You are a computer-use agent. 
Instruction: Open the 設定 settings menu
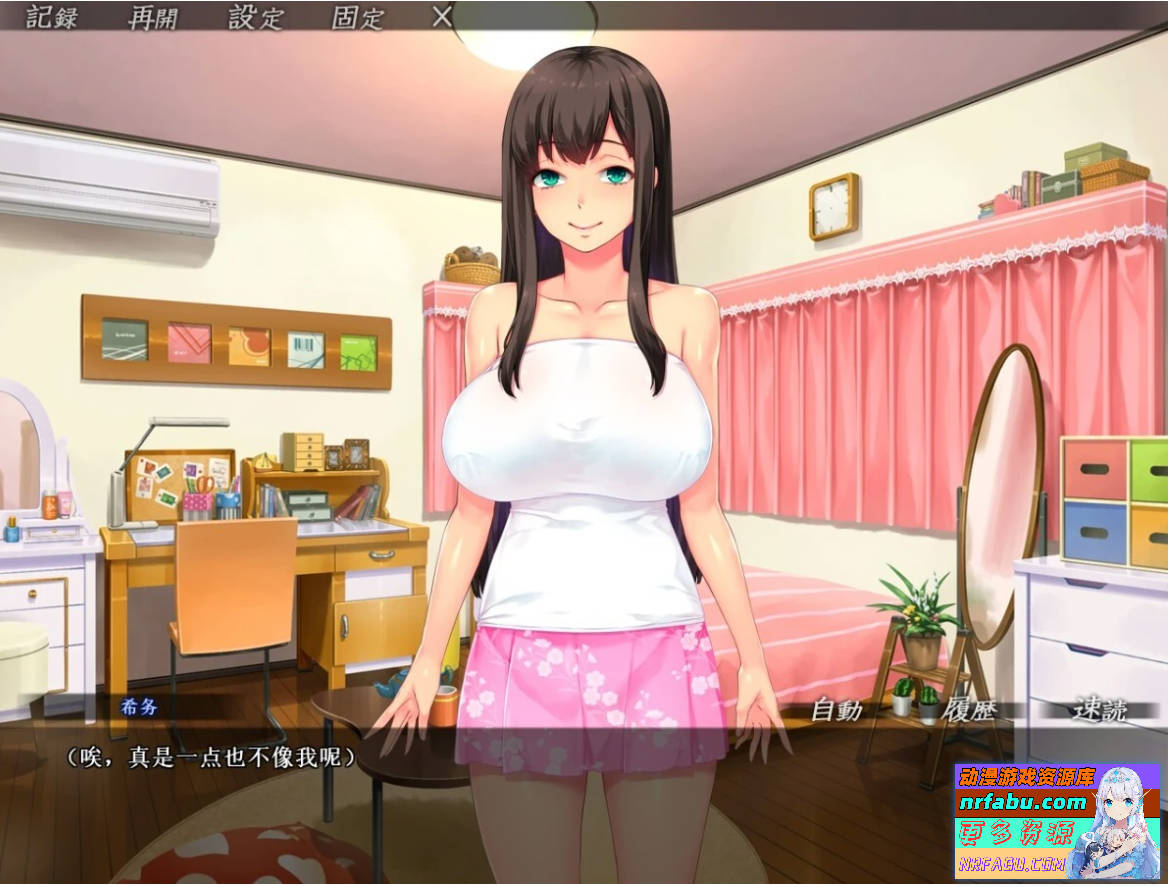257,17
